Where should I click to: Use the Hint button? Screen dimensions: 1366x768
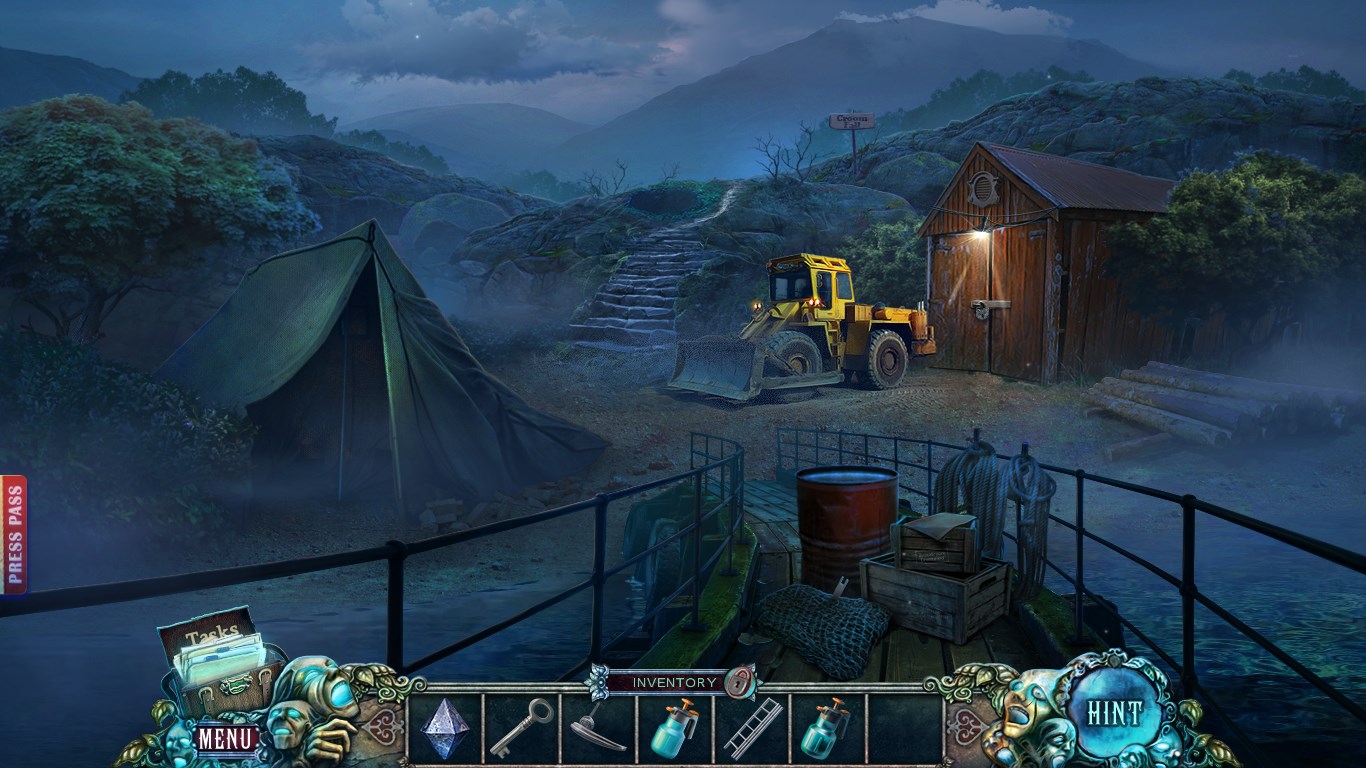point(1114,713)
